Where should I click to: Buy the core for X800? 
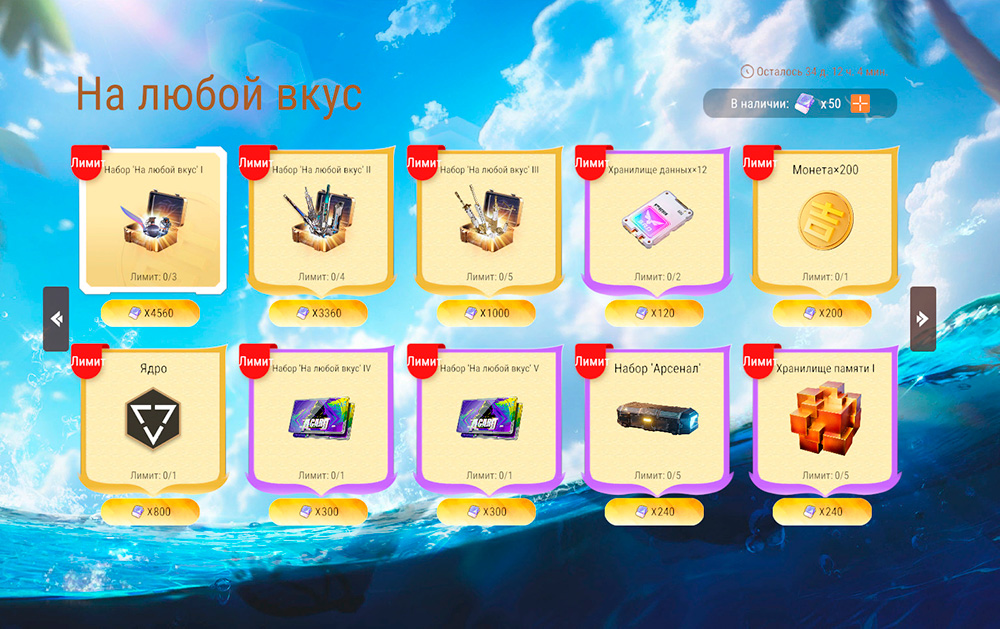pos(151,511)
